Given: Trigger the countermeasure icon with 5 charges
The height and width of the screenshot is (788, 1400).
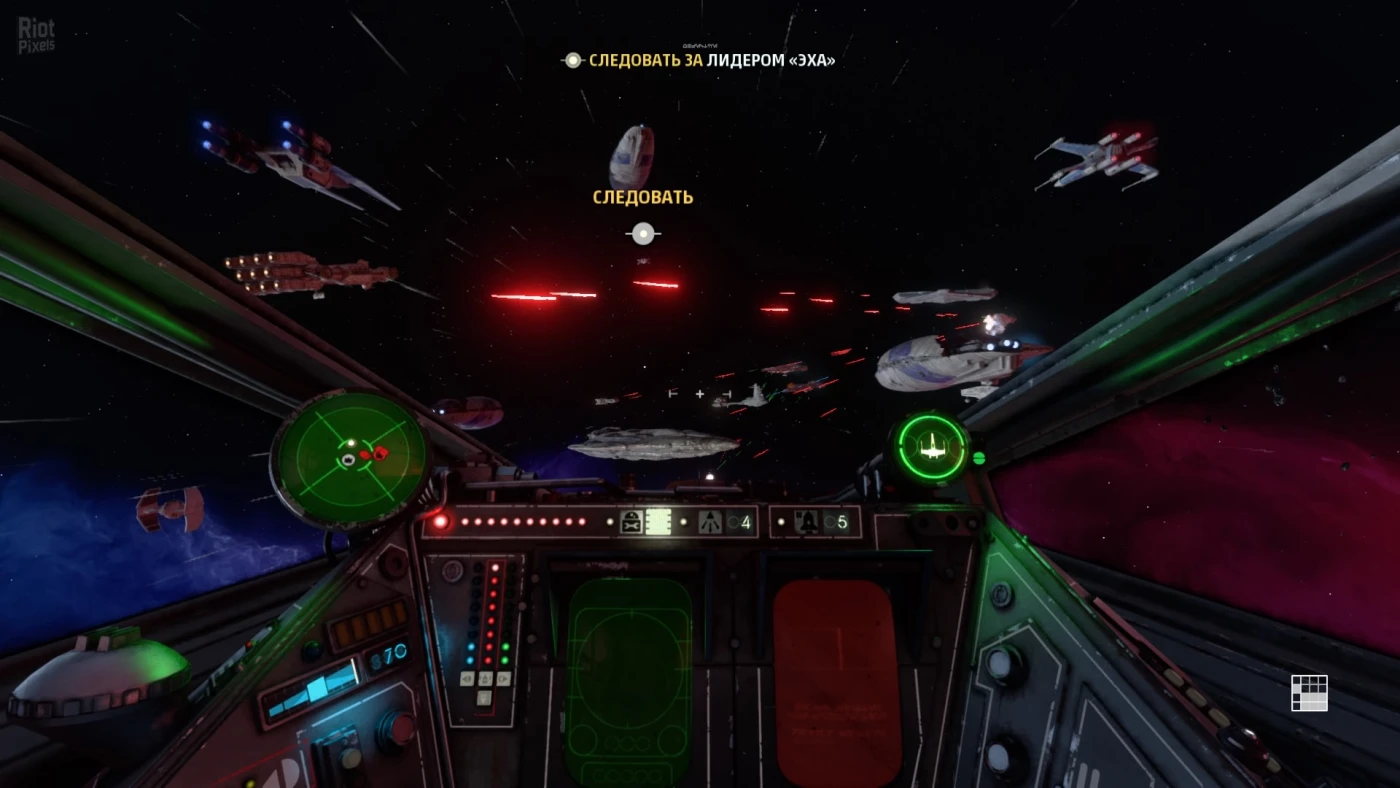Looking at the screenshot, I should [x=808, y=522].
